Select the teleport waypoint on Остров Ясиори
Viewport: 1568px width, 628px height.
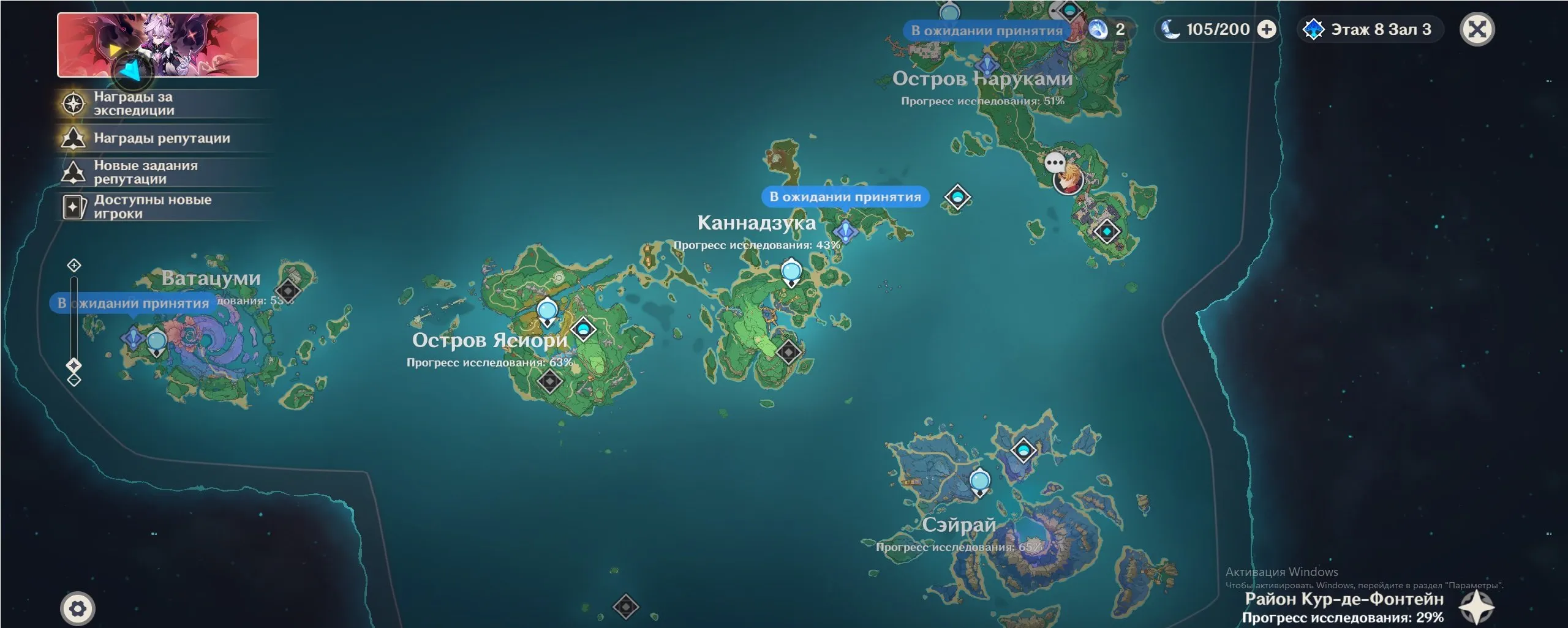[x=546, y=311]
